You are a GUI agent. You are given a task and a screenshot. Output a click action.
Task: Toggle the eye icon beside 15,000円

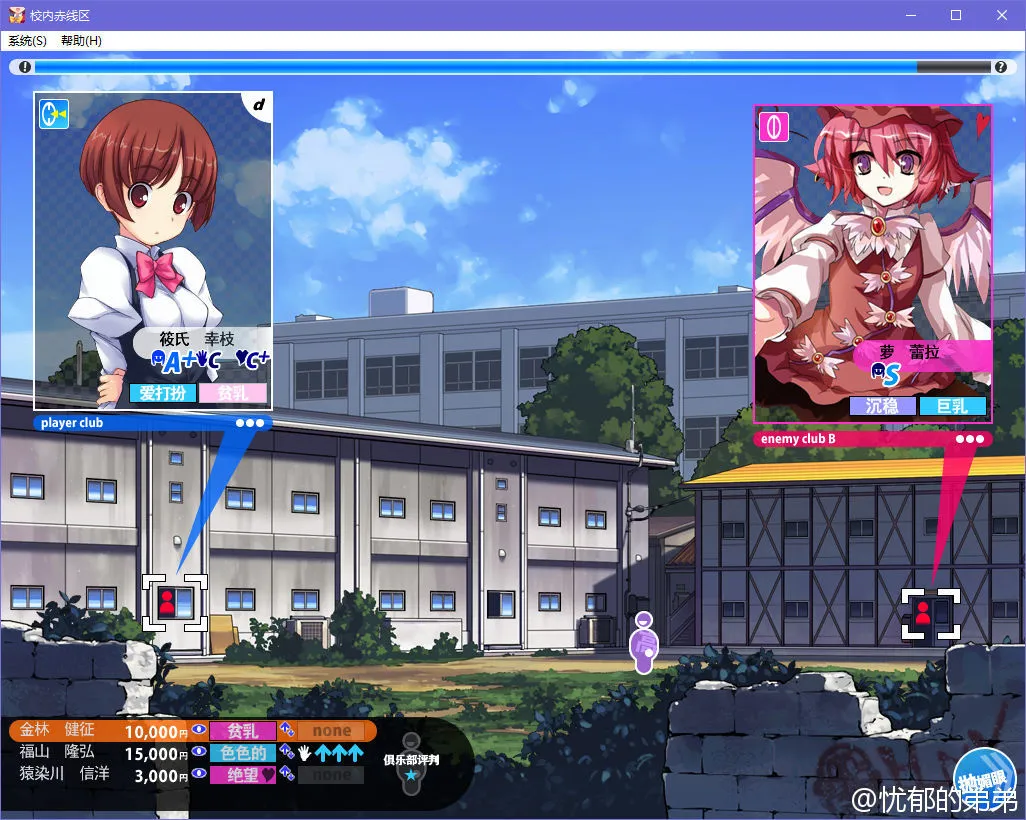pyautogui.click(x=198, y=752)
